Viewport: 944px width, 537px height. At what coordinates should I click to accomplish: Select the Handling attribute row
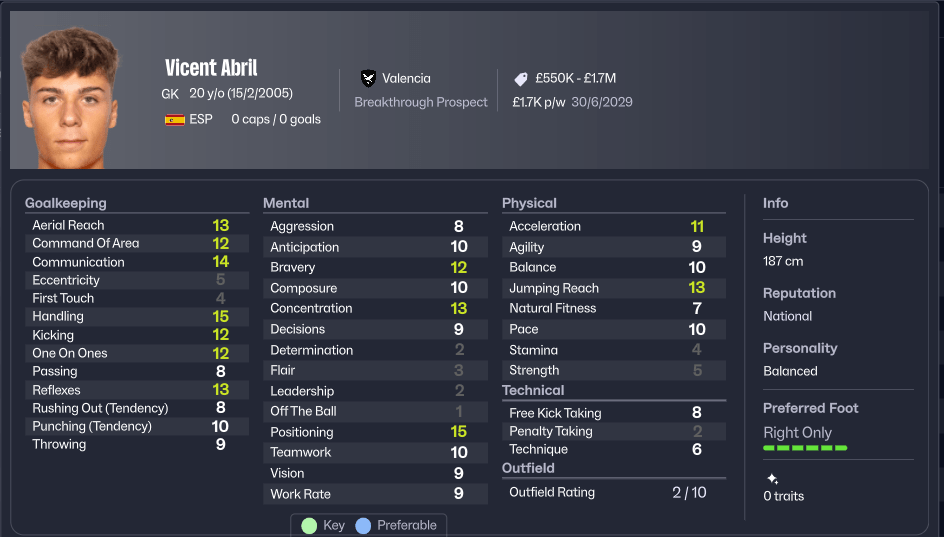(x=135, y=316)
